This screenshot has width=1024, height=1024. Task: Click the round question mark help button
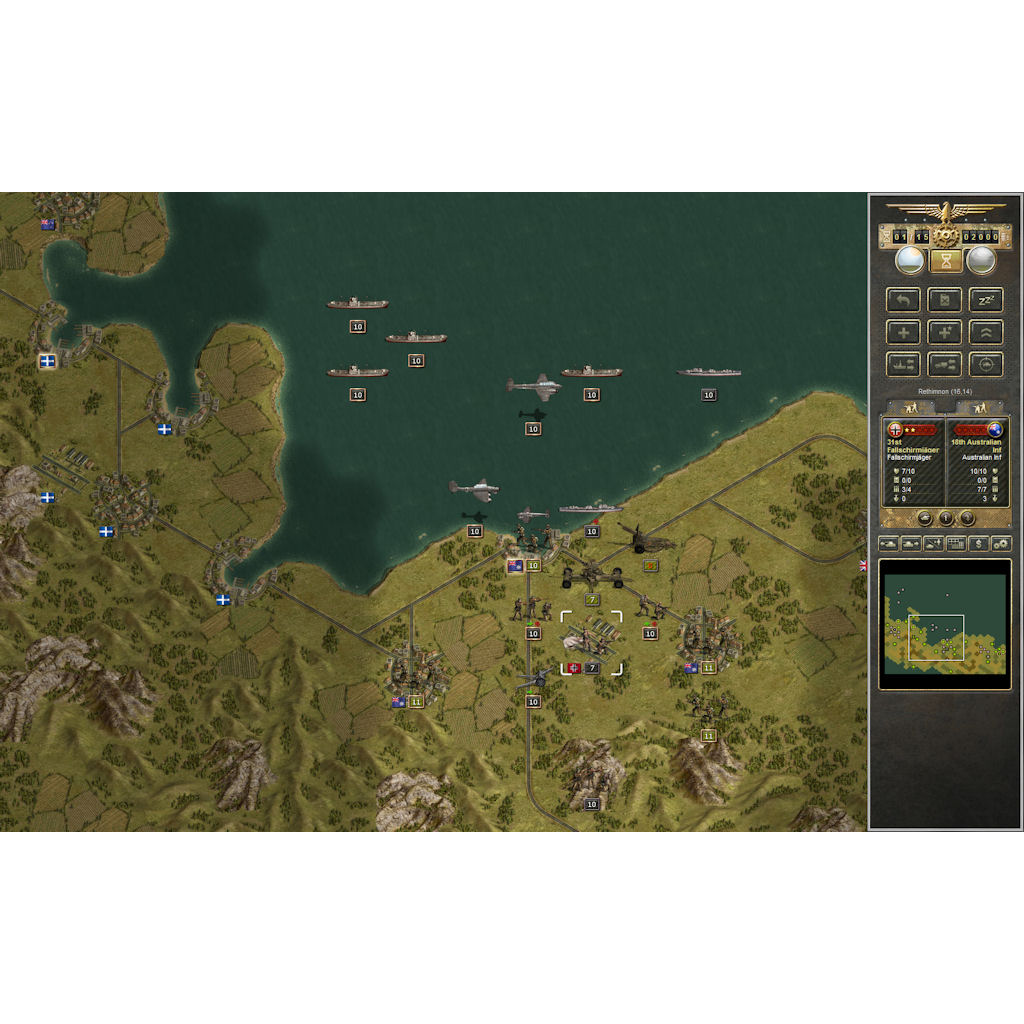(967, 518)
